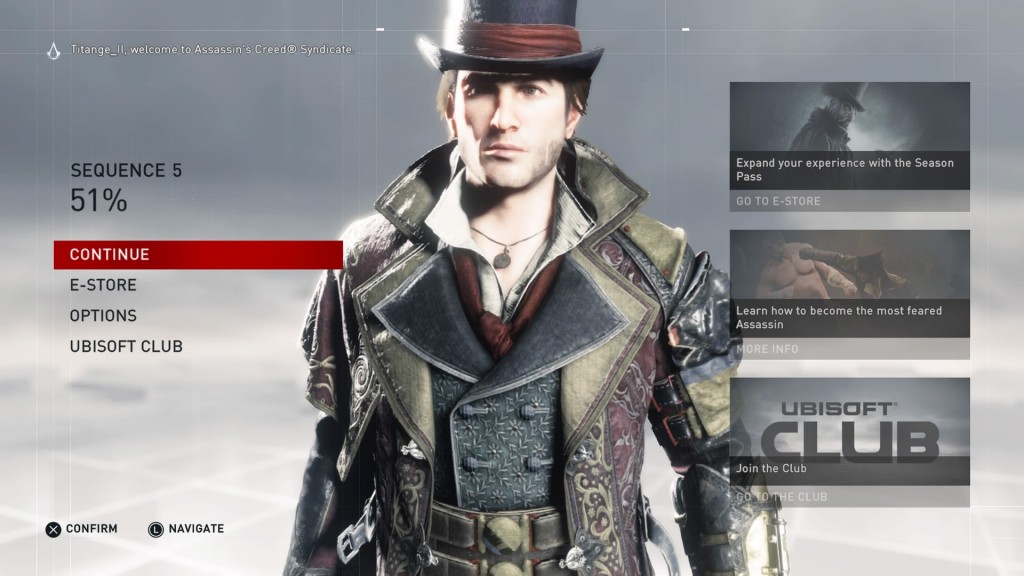The width and height of the screenshot is (1024, 576).
Task: Click the More Info link
Action: pyautogui.click(x=767, y=349)
